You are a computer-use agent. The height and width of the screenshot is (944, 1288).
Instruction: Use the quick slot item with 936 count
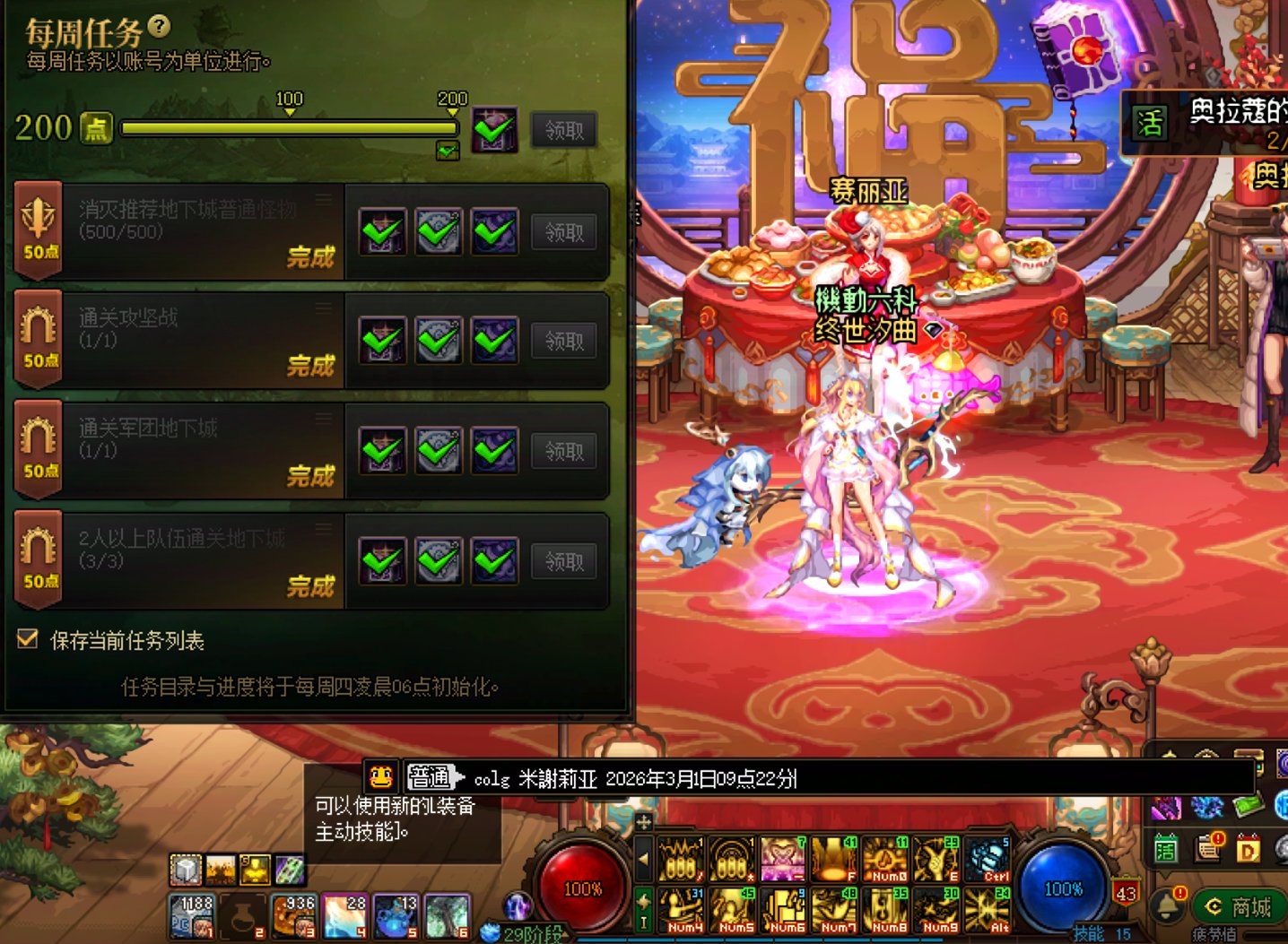tap(294, 916)
